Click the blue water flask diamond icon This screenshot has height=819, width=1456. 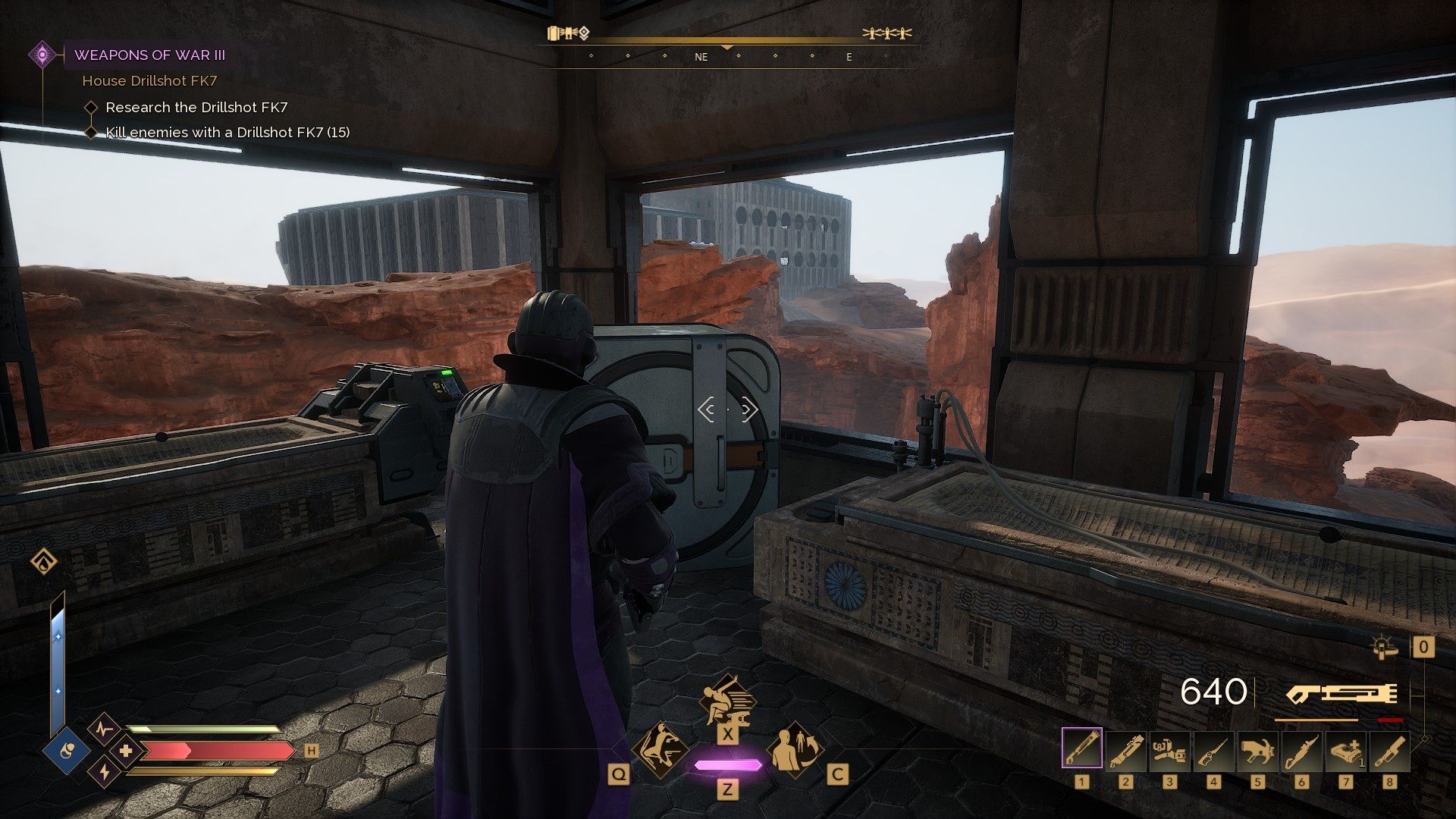click(67, 752)
